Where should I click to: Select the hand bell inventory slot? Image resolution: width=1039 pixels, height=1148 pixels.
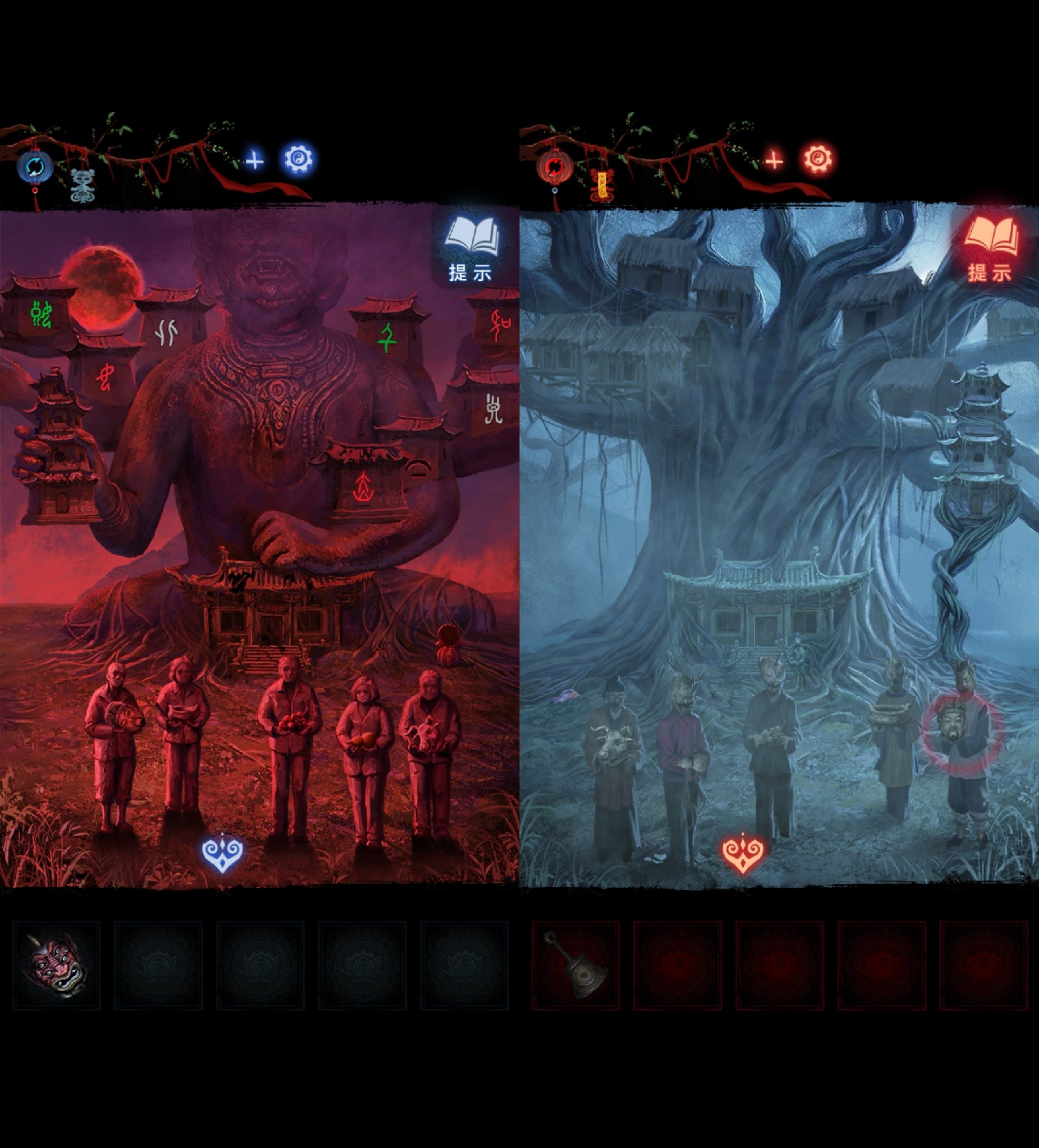tap(575, 966)
